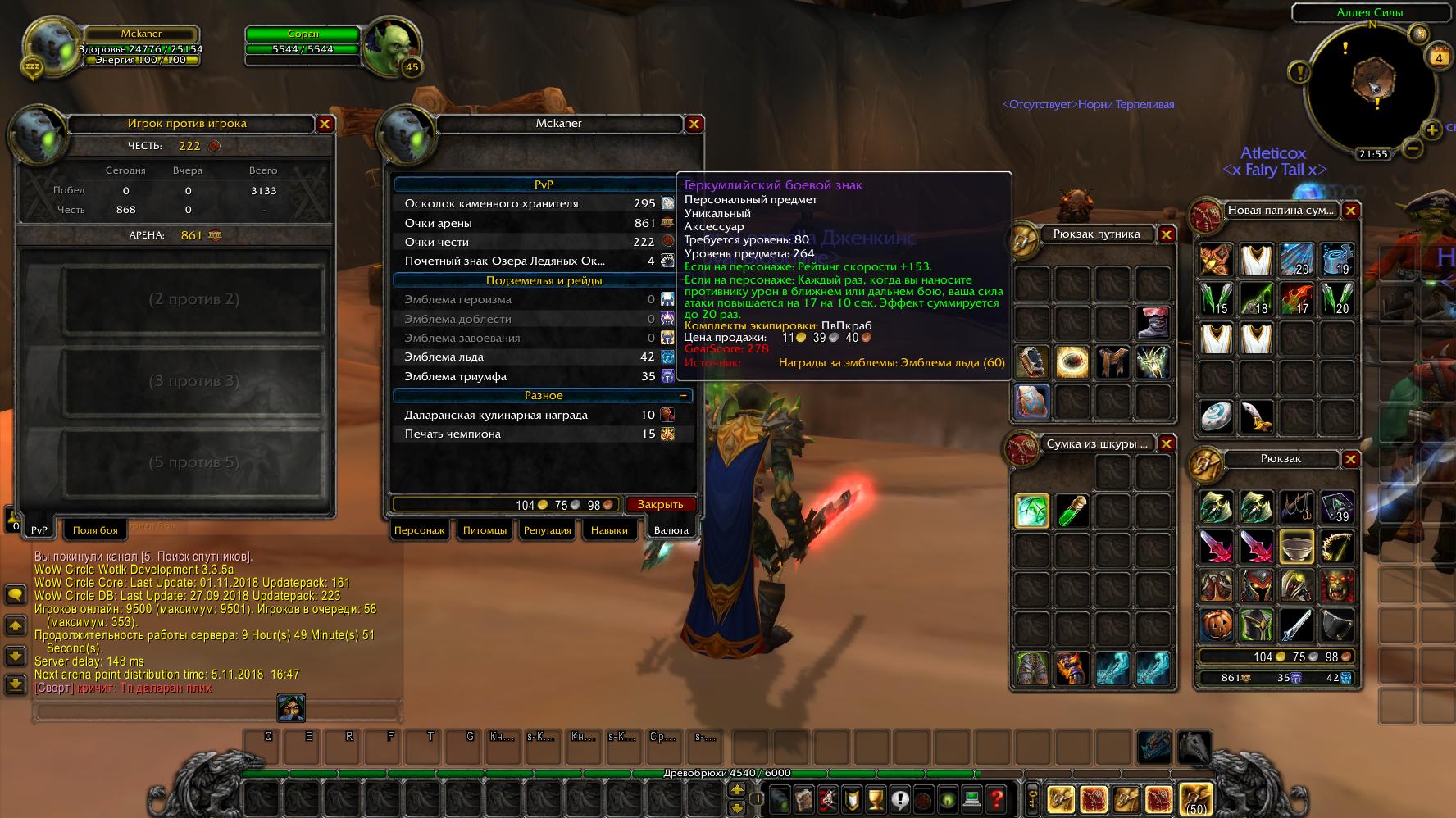Close the Рюкзак путника bag

1166,234
